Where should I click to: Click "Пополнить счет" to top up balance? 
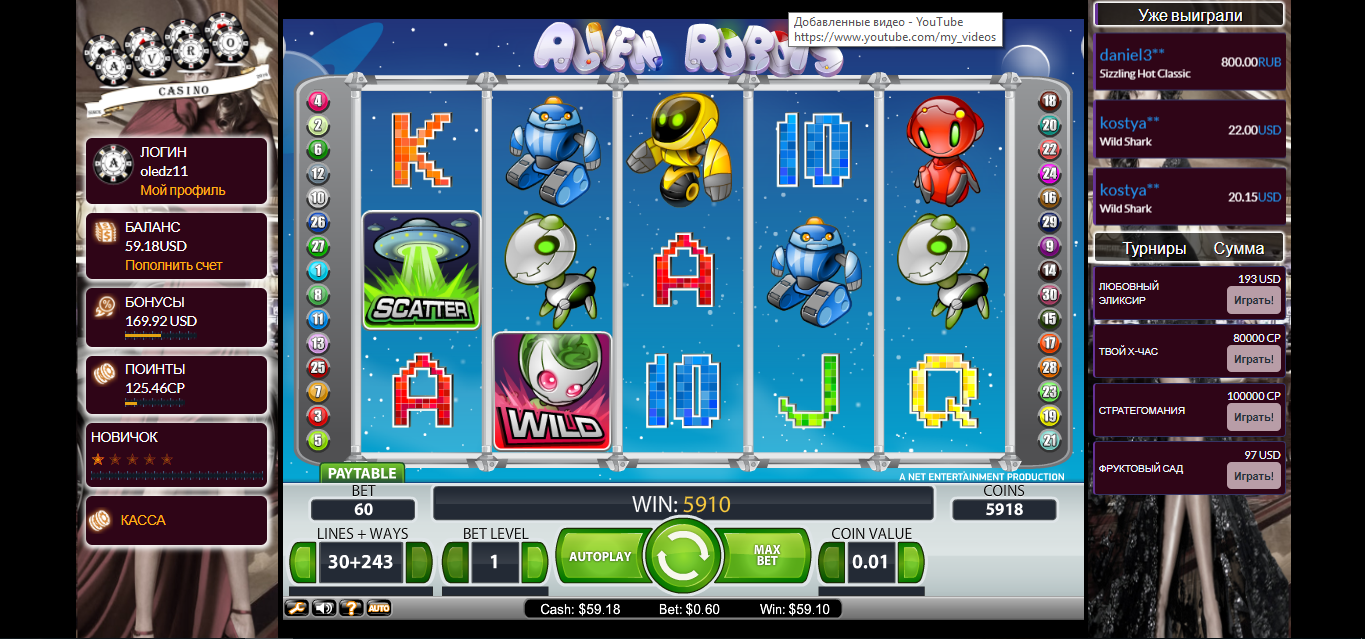click(174, 265)
